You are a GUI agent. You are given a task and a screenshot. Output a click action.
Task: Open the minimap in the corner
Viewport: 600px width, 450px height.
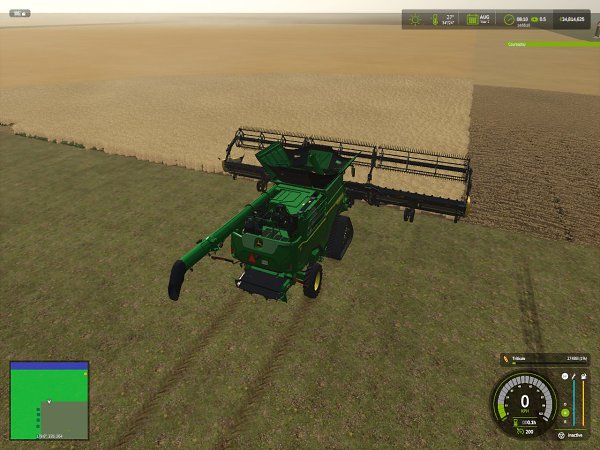(48, 400)
